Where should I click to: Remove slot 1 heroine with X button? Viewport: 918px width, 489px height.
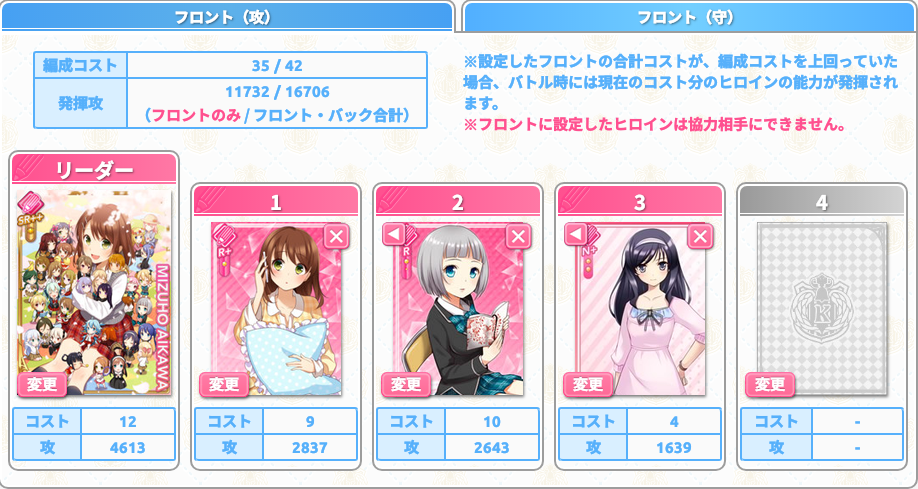pos(335,236)
